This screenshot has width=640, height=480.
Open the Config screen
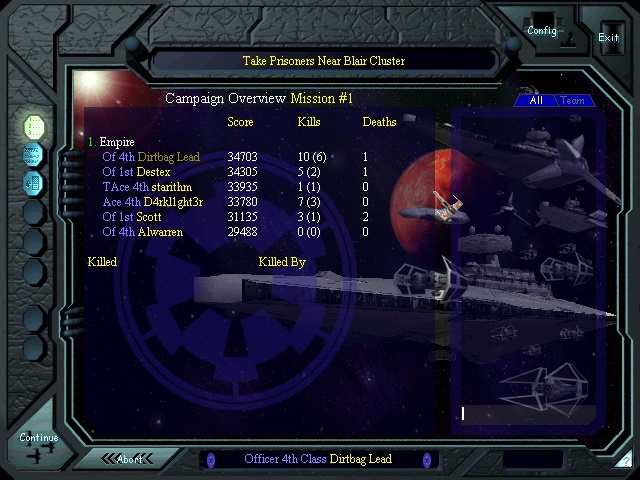542,30
